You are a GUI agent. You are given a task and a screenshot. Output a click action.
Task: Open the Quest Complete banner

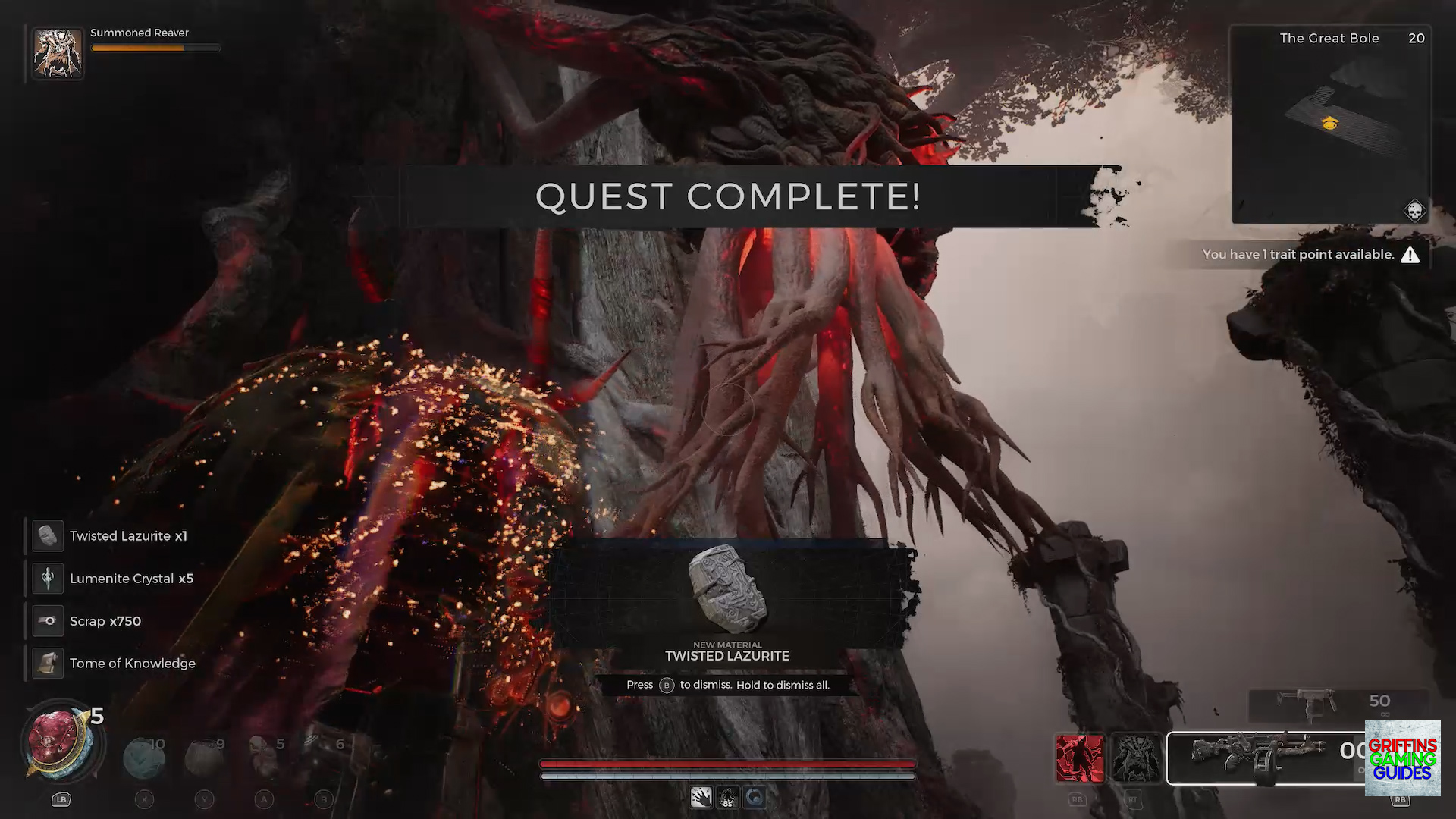click(727, 196)
